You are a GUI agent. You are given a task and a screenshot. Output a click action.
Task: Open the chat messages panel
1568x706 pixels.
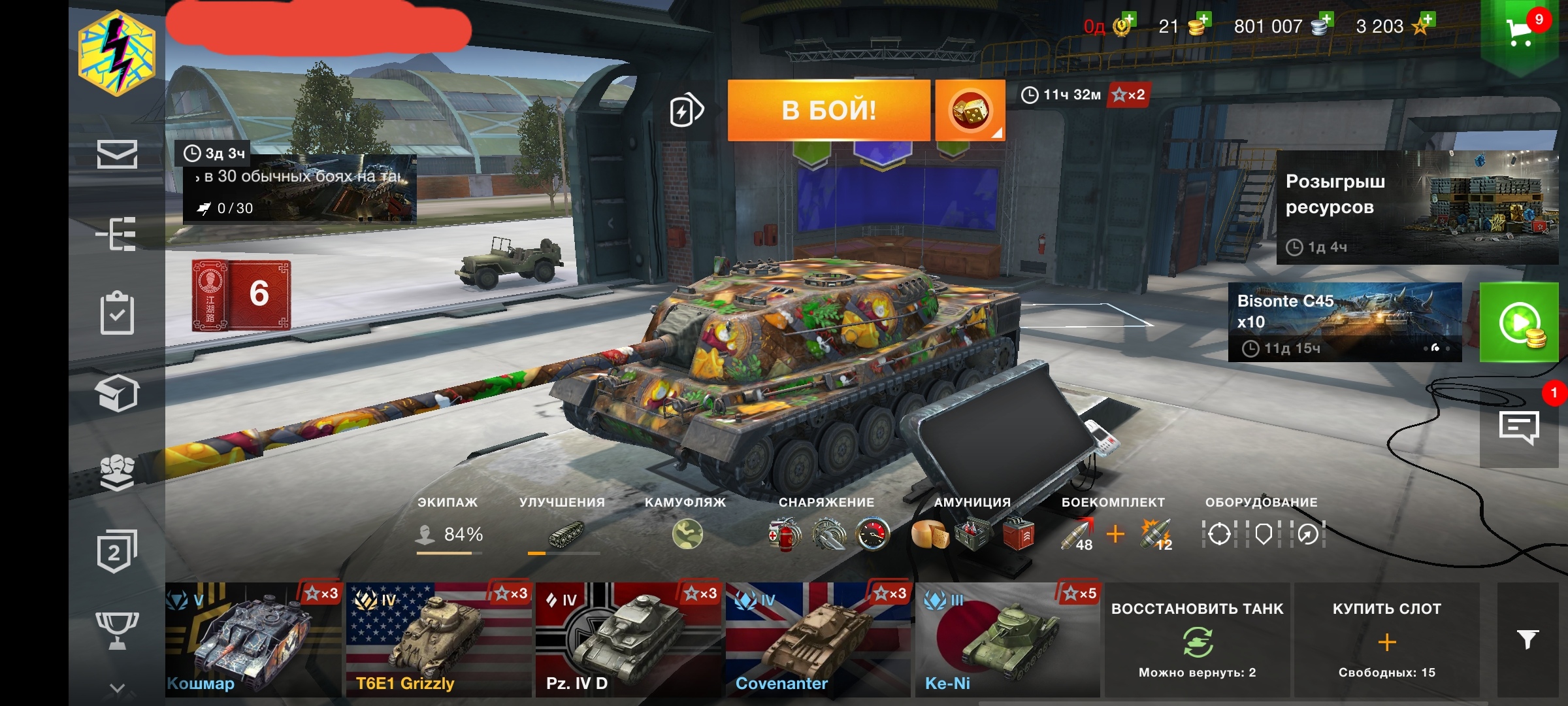1519,428
